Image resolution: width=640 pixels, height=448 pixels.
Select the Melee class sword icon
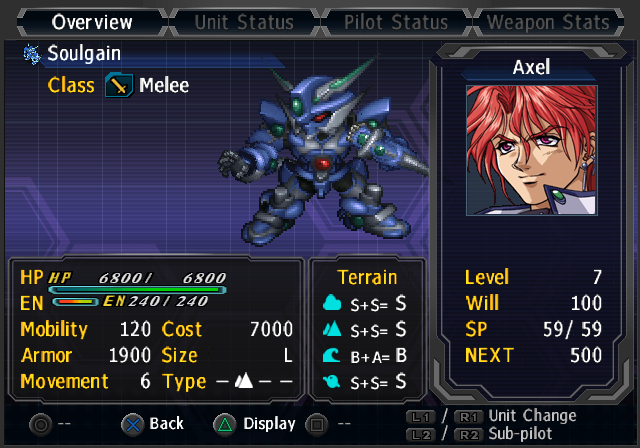click(118, 86)
